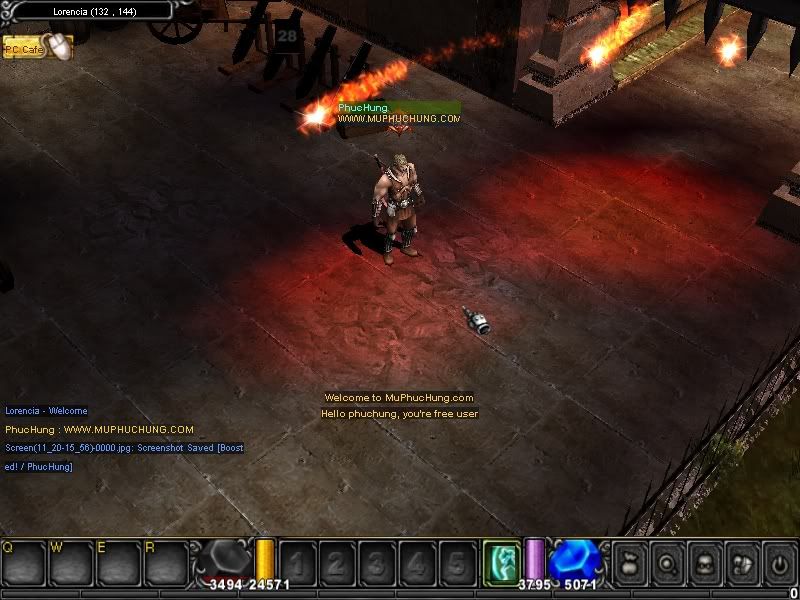Click the magnifying glass button
Screen dimensions: 800x600
point(668,561)
